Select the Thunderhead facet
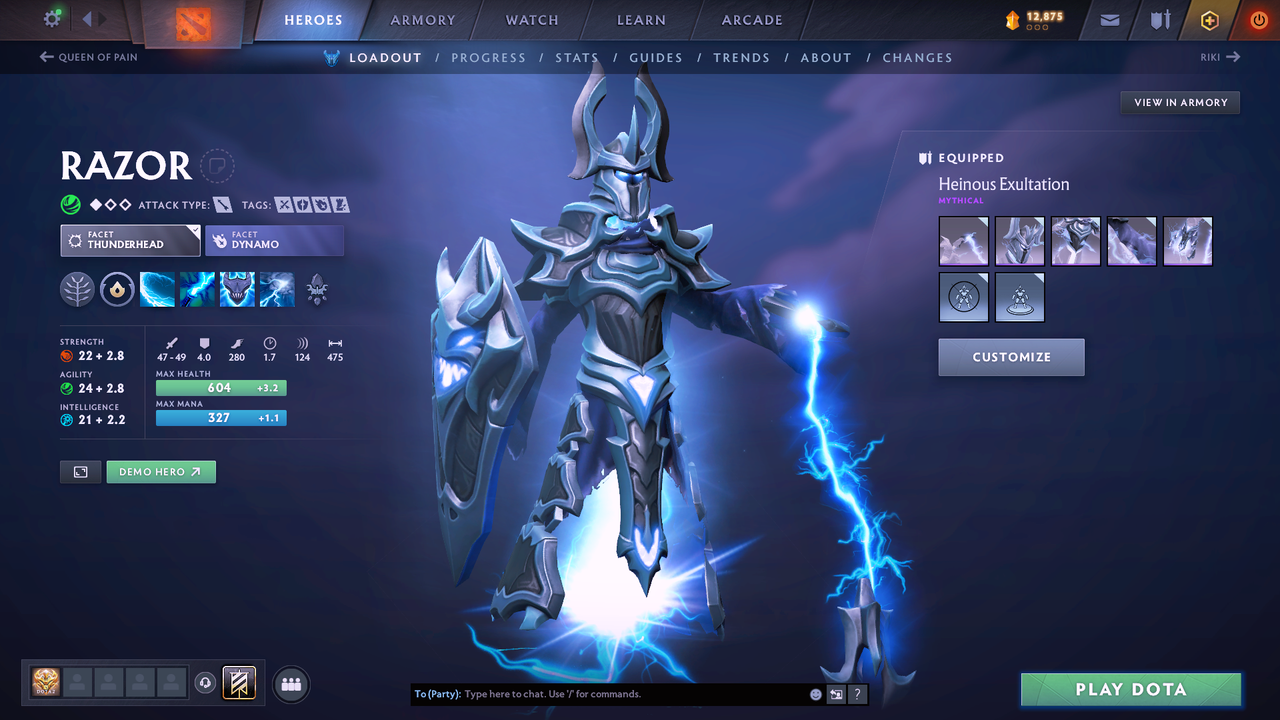1280x720 pixels. click(x=130, y=240)
